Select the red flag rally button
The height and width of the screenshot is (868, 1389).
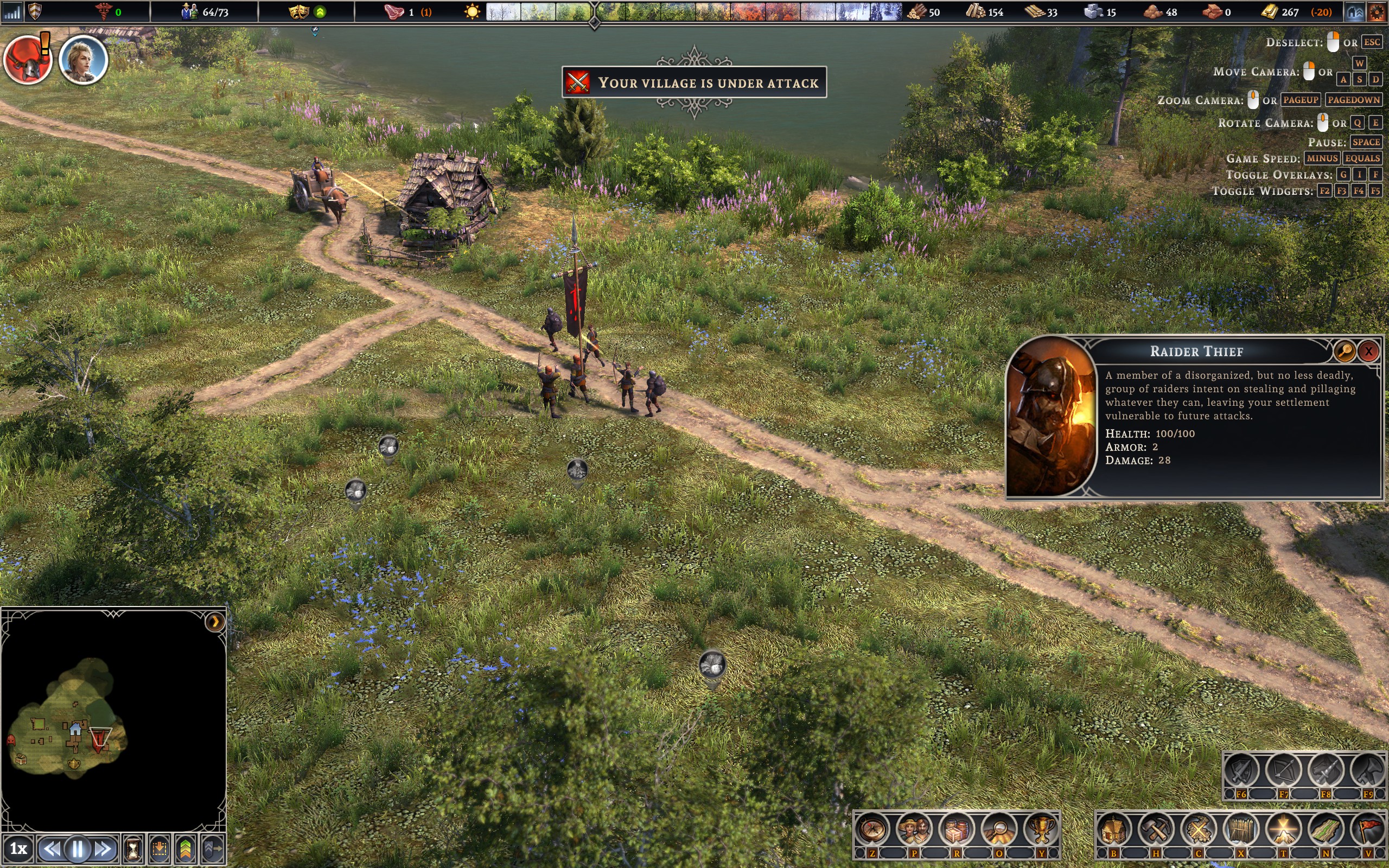1368,829
